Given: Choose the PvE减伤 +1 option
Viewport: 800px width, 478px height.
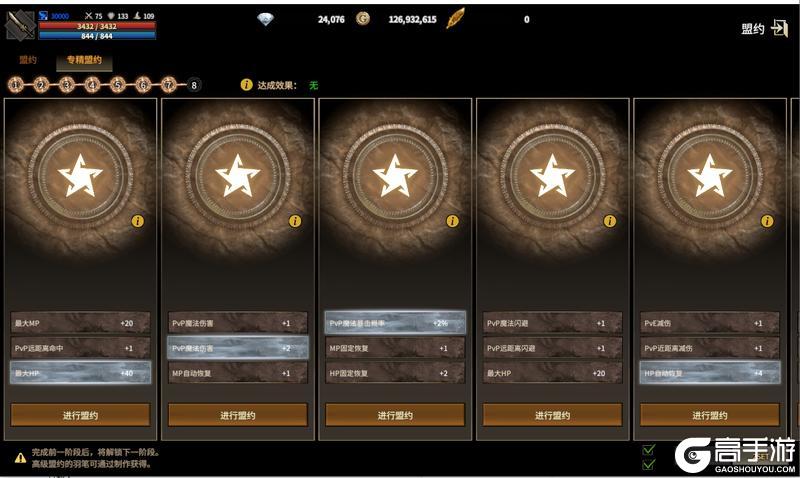Looking at the screenshot, I should tap(709, 323).
